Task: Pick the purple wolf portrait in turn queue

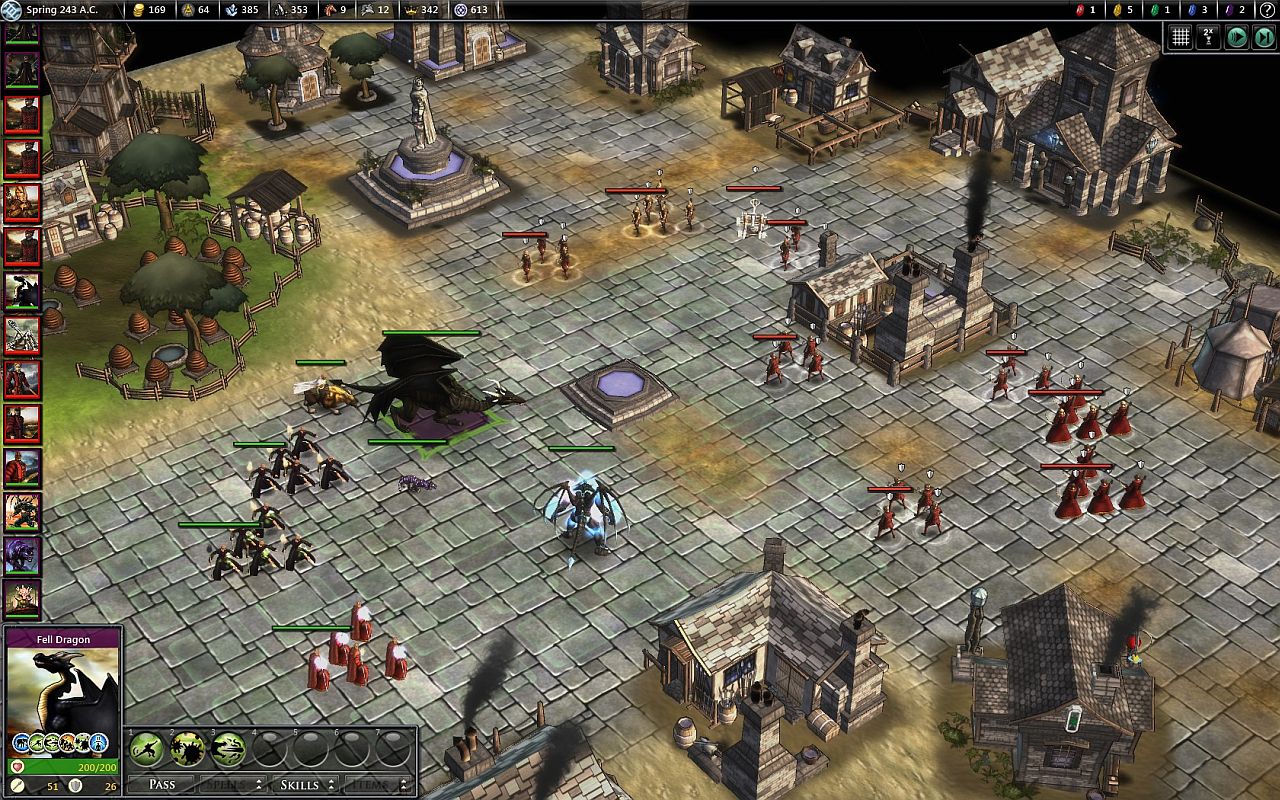Action: click(22, 555)
